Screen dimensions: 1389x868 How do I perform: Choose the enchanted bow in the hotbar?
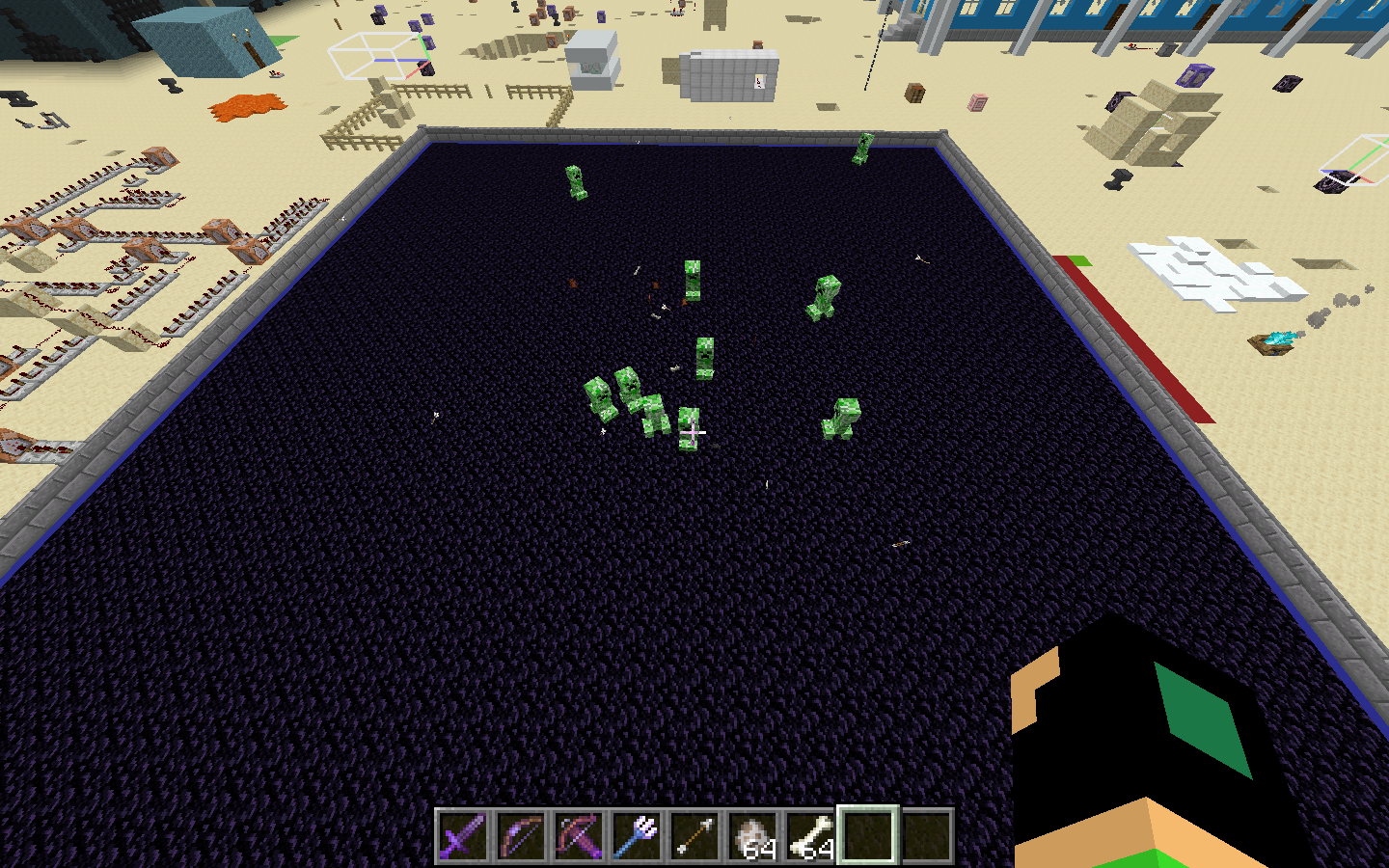(521, 835)
